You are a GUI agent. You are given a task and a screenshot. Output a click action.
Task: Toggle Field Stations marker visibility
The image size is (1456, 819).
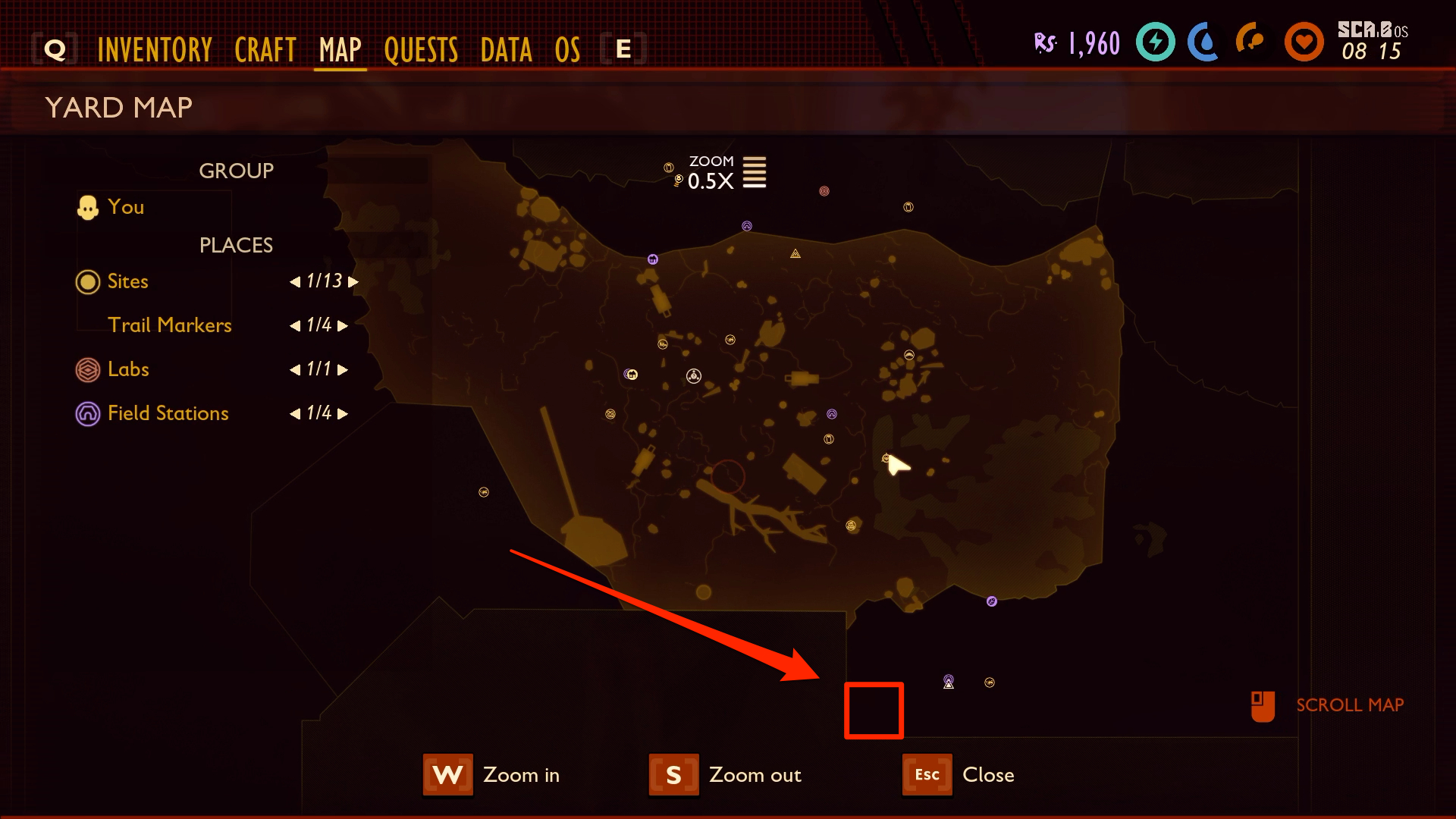pos(87,413)
